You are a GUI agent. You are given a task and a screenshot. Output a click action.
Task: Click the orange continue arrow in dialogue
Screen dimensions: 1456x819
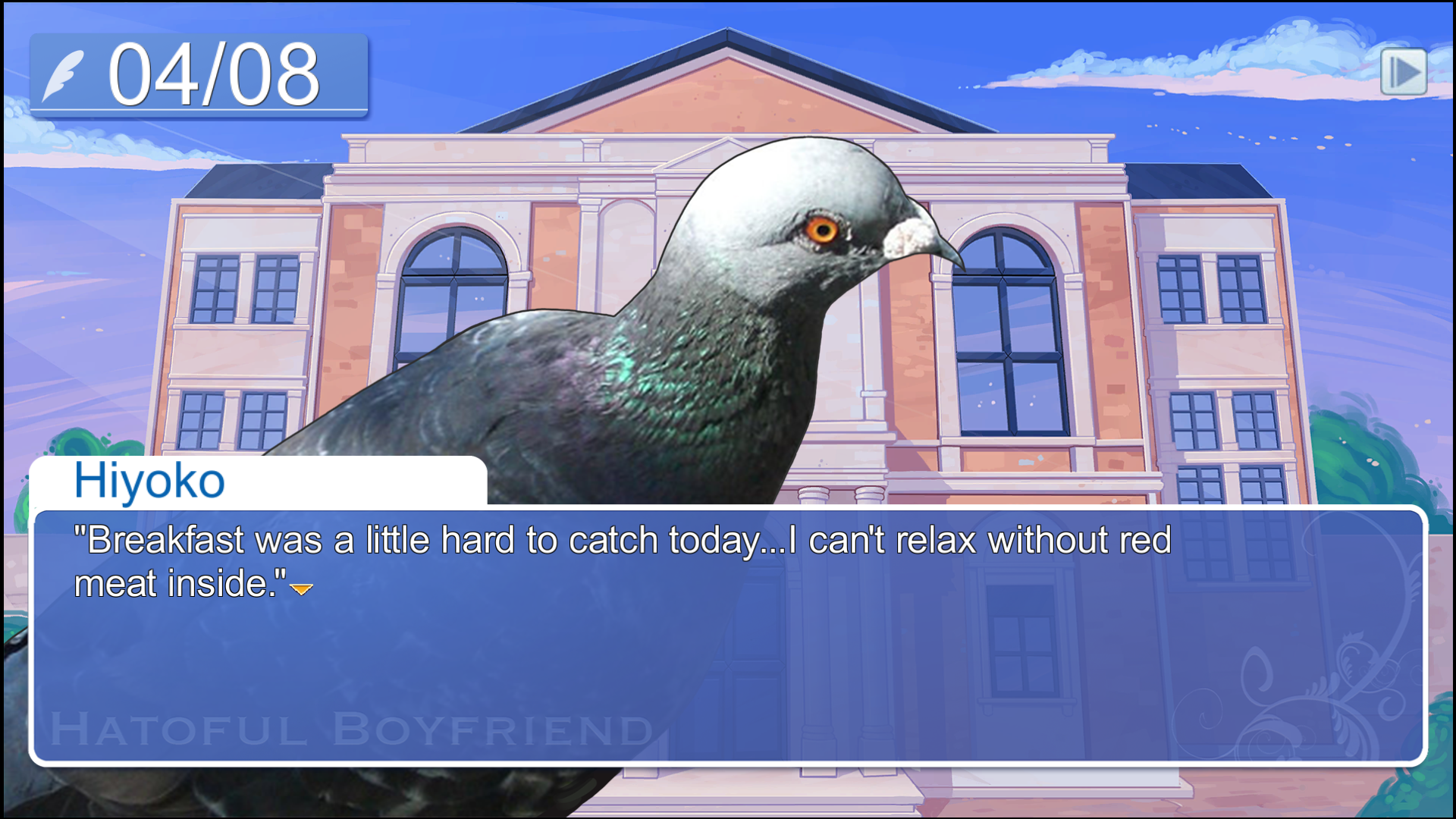(301, 588)
